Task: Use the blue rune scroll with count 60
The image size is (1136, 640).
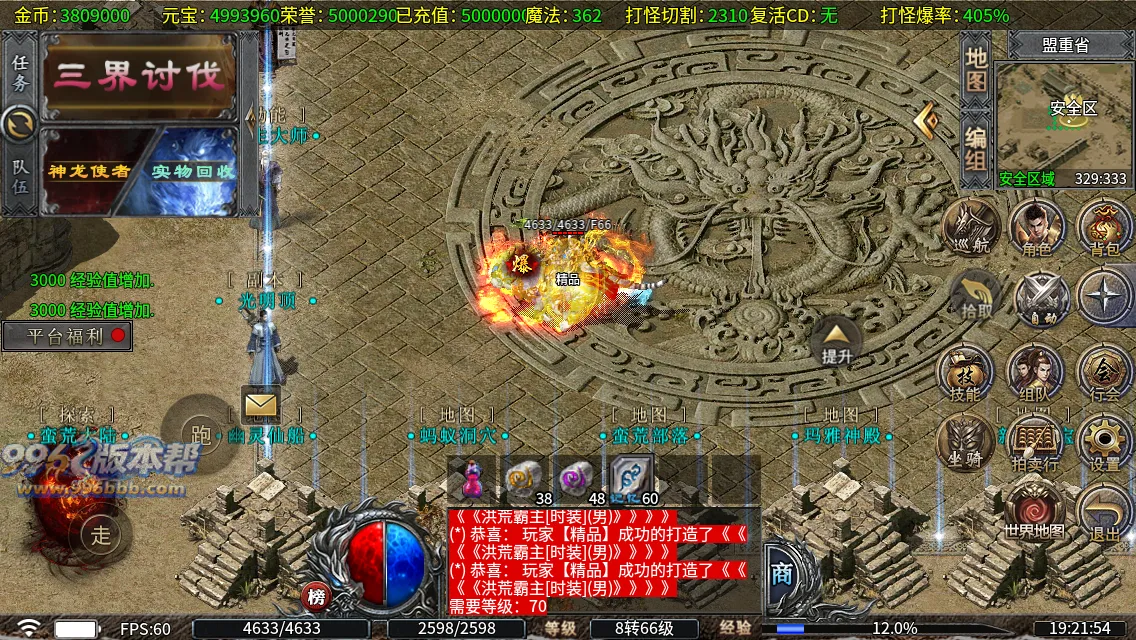Action: [633, 479]
